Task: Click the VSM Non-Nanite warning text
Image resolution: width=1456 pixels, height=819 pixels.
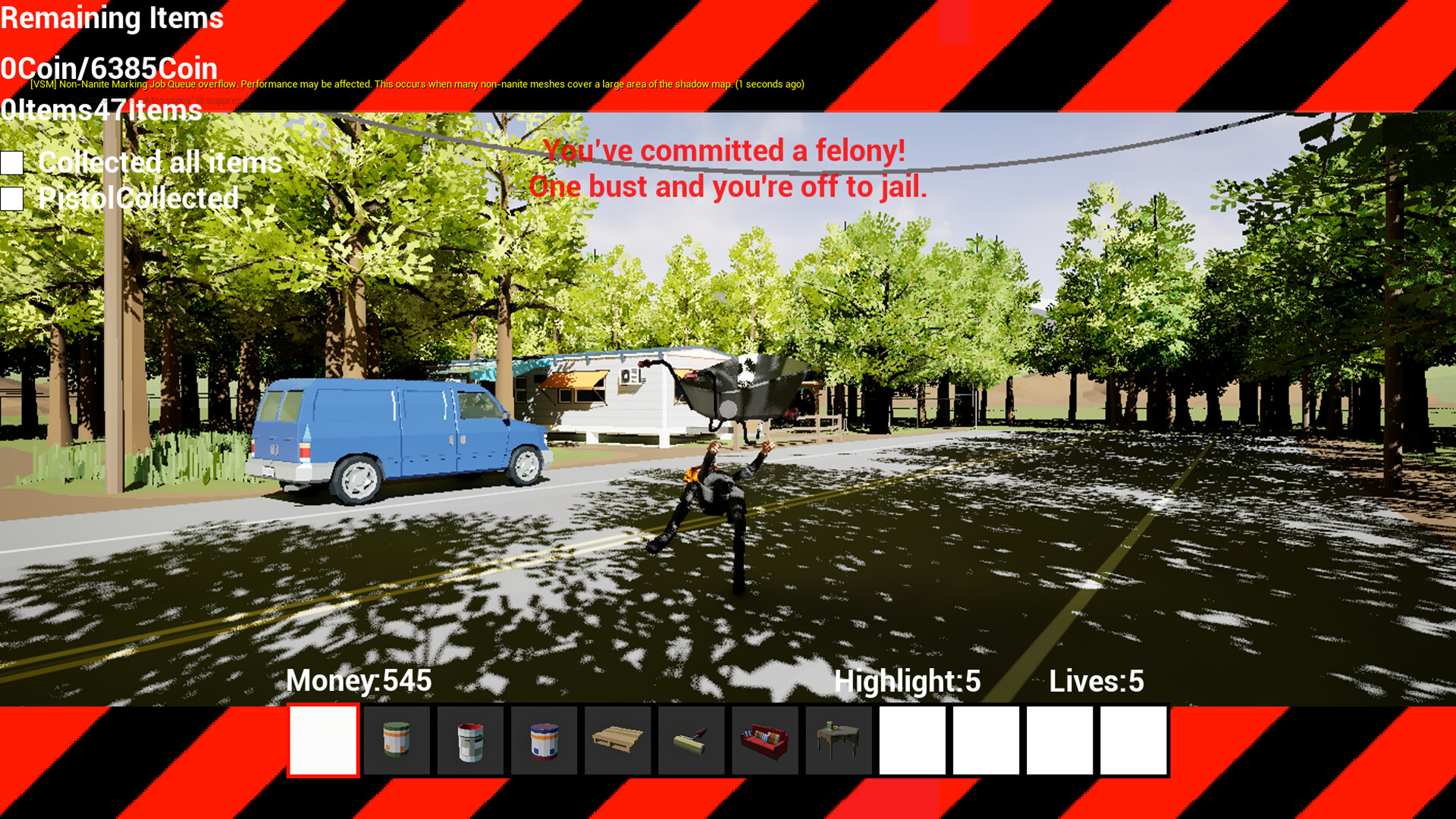Action: tap(416, 85)
